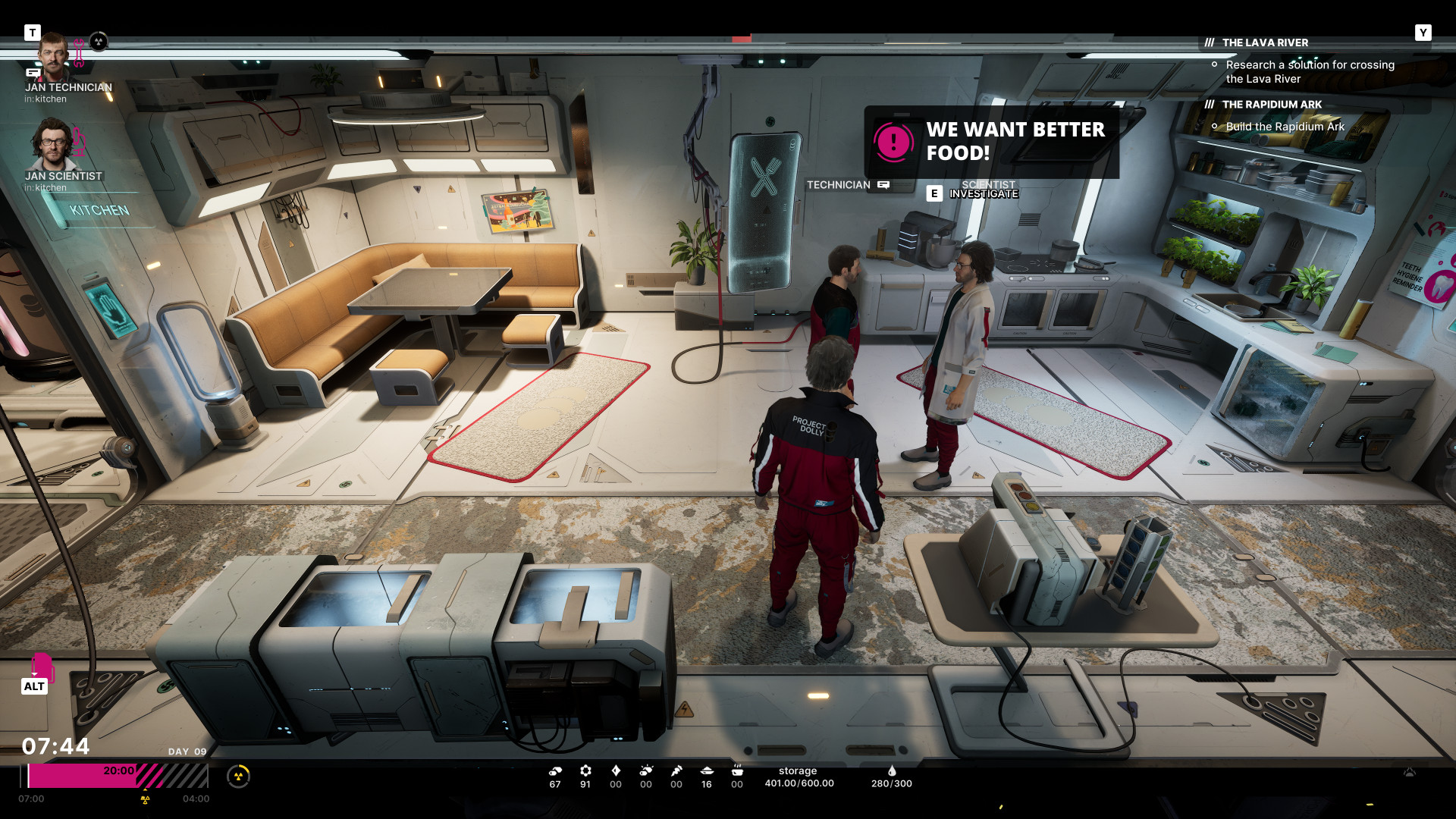Click the radiation icon beside the day timeline
The width and height of the screenshot is (1456, 819).
pyautogui.click(x=238, y=776)
